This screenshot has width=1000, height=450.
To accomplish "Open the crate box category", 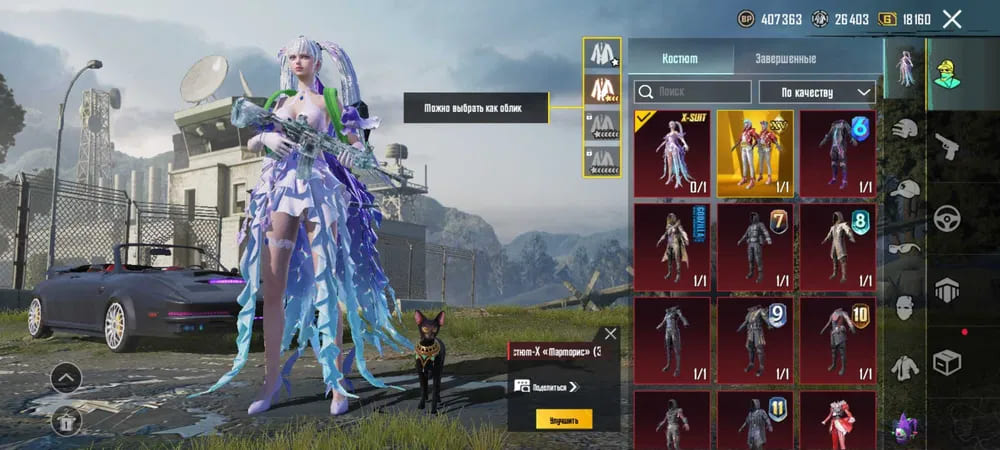I will click(947, 362).
